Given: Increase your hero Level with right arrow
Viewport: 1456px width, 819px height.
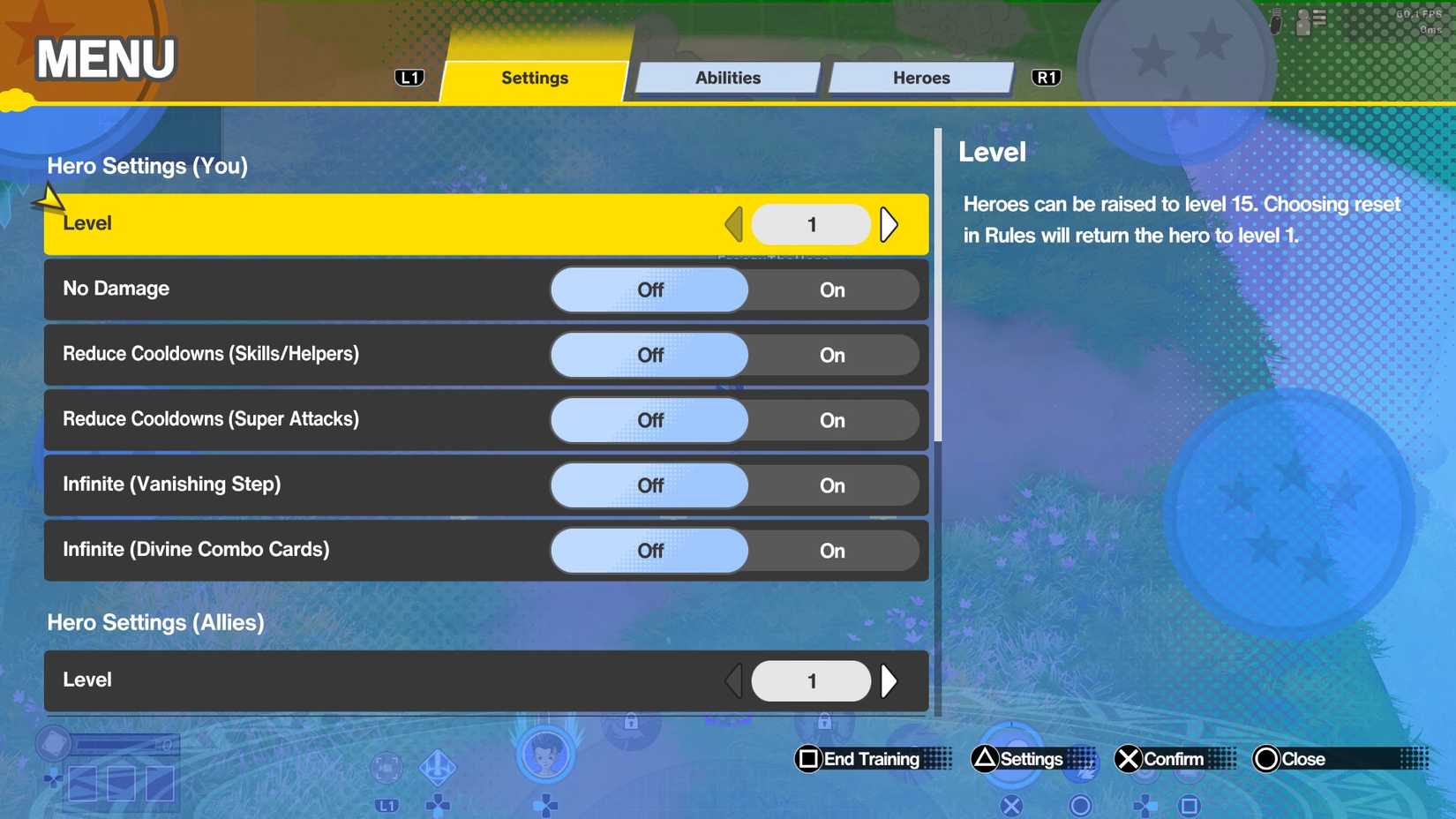Looking at the screenshot, I should (889, 224).
